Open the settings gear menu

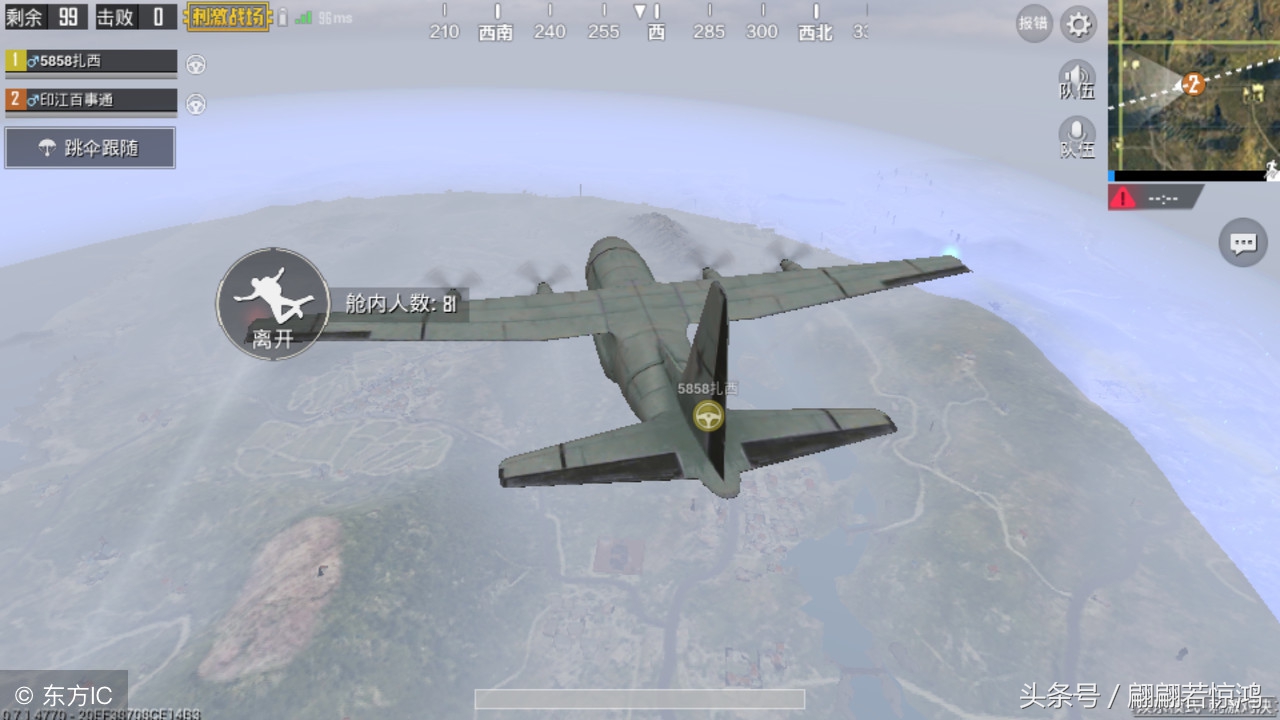coord(1078,24)
